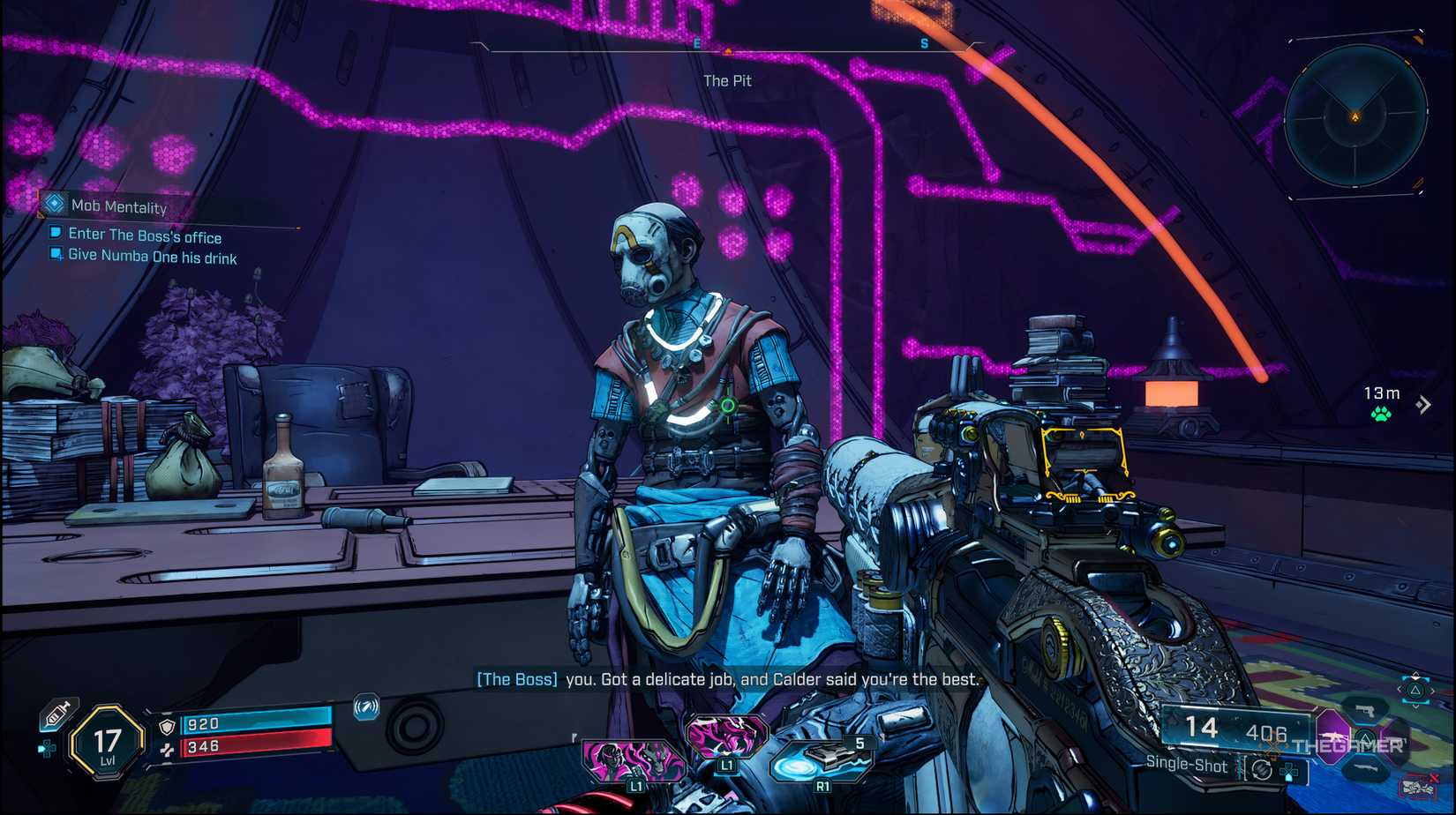This screenshot has height=815, width=1456.
Task: Click the 'Enter The Boss's office' objective
Action: pyautogui.click(x=144, y=236)
